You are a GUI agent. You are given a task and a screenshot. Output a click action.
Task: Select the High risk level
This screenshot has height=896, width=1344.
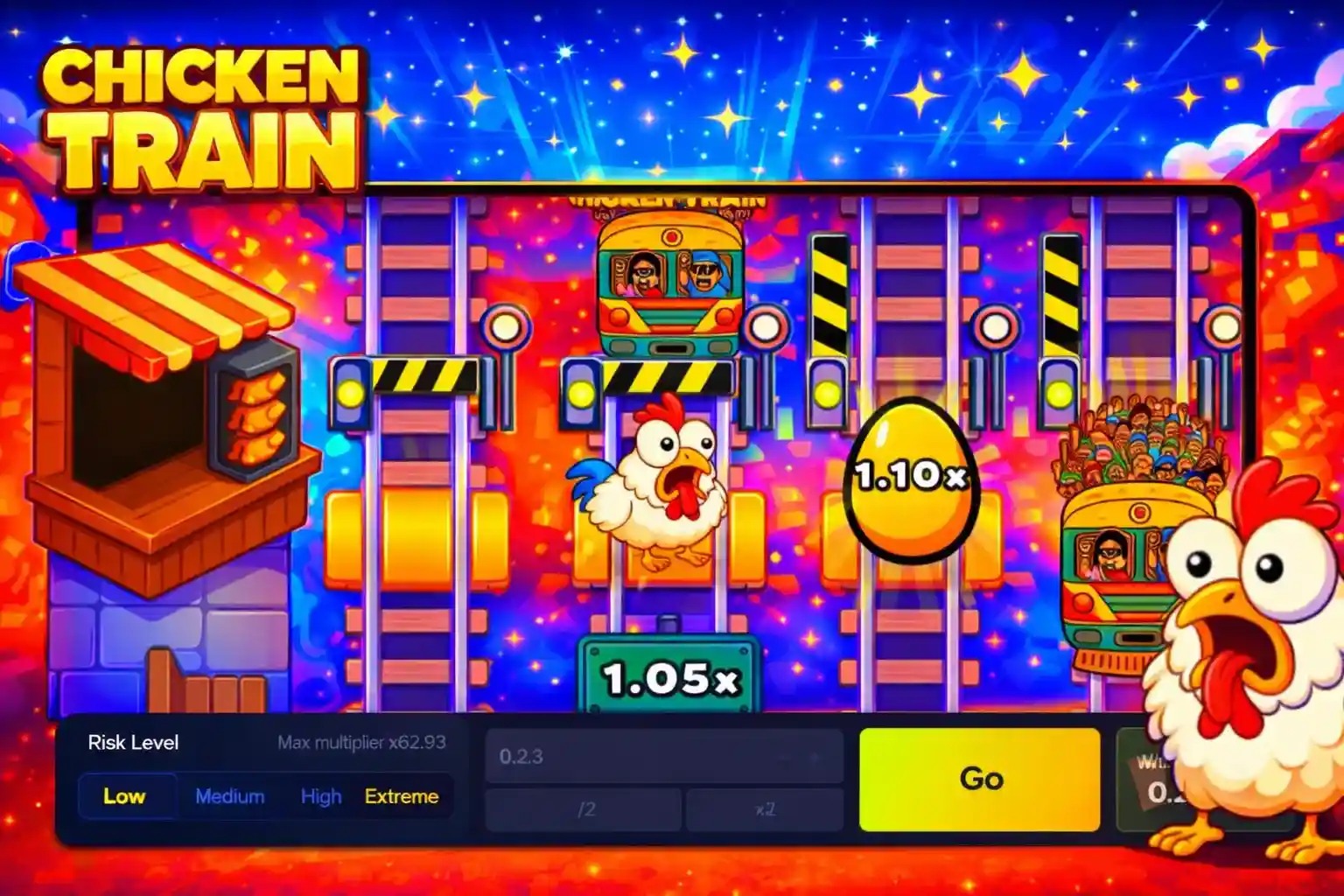point(320,796)
